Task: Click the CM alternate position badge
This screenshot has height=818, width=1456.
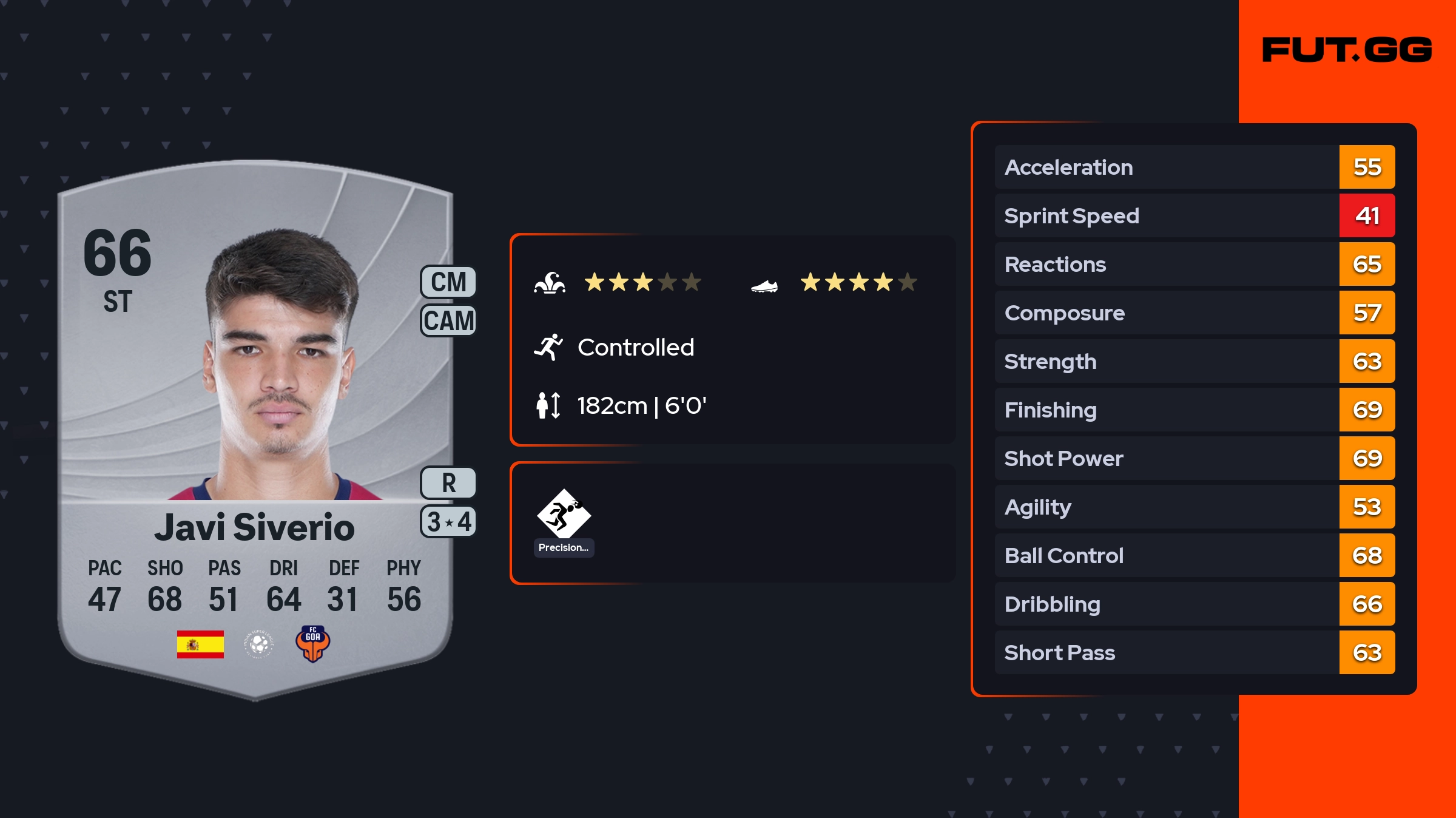Action: pyautogui.click(x=448, y=282)
